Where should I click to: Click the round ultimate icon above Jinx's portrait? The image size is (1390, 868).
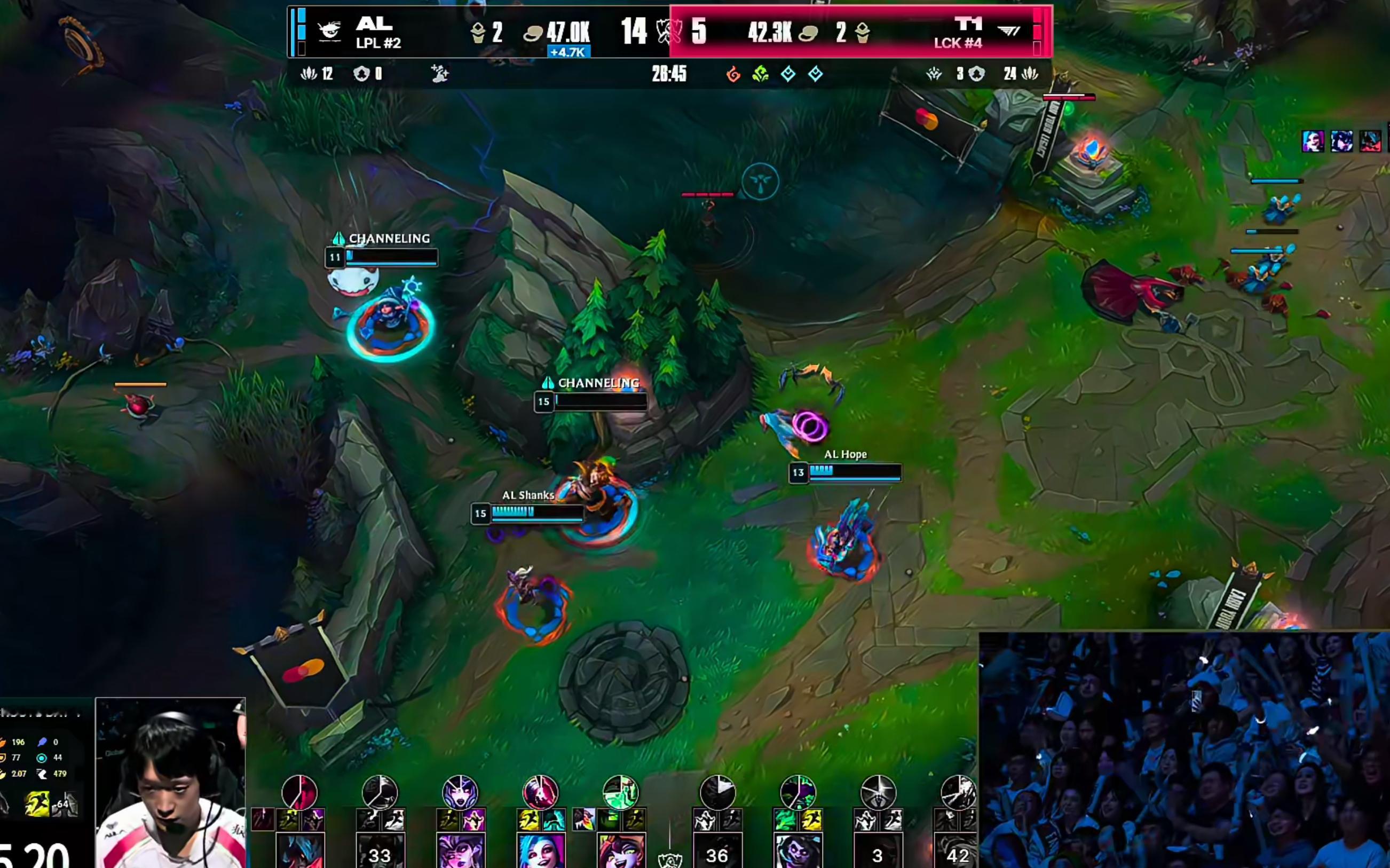(x=540, y=792)
